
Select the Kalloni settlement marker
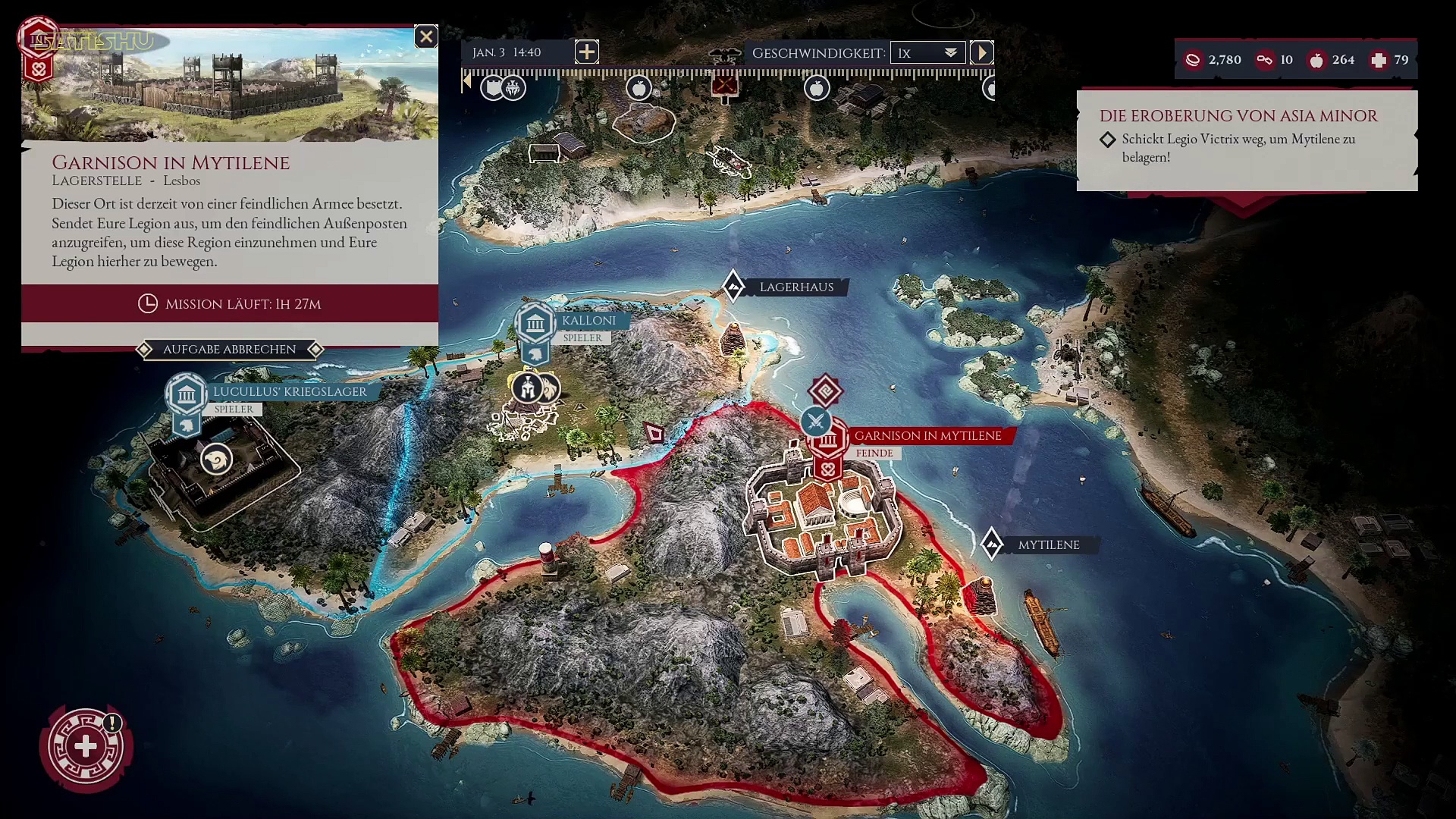pos(535,325)
